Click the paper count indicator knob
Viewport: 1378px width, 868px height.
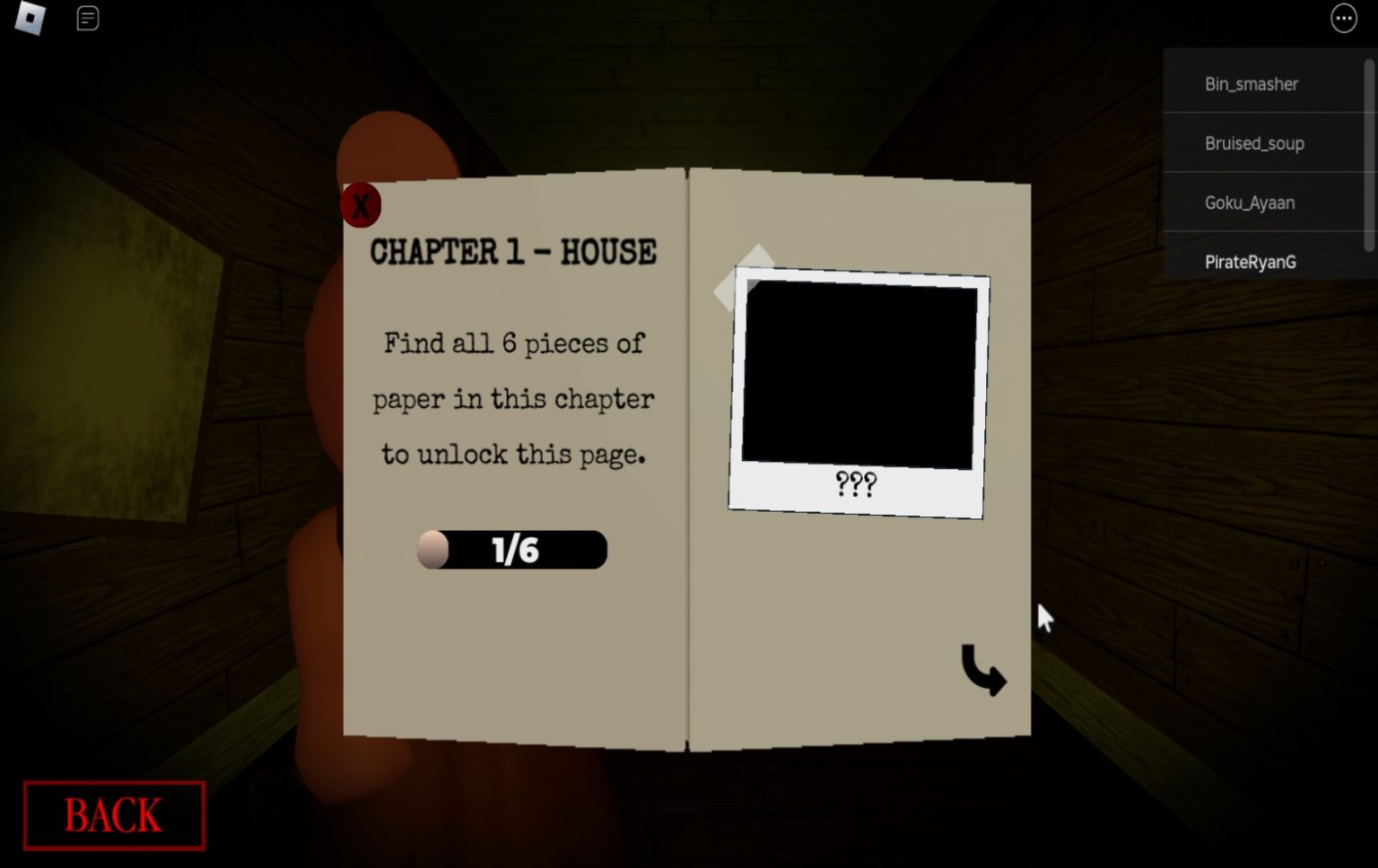(x=434, y=550)
